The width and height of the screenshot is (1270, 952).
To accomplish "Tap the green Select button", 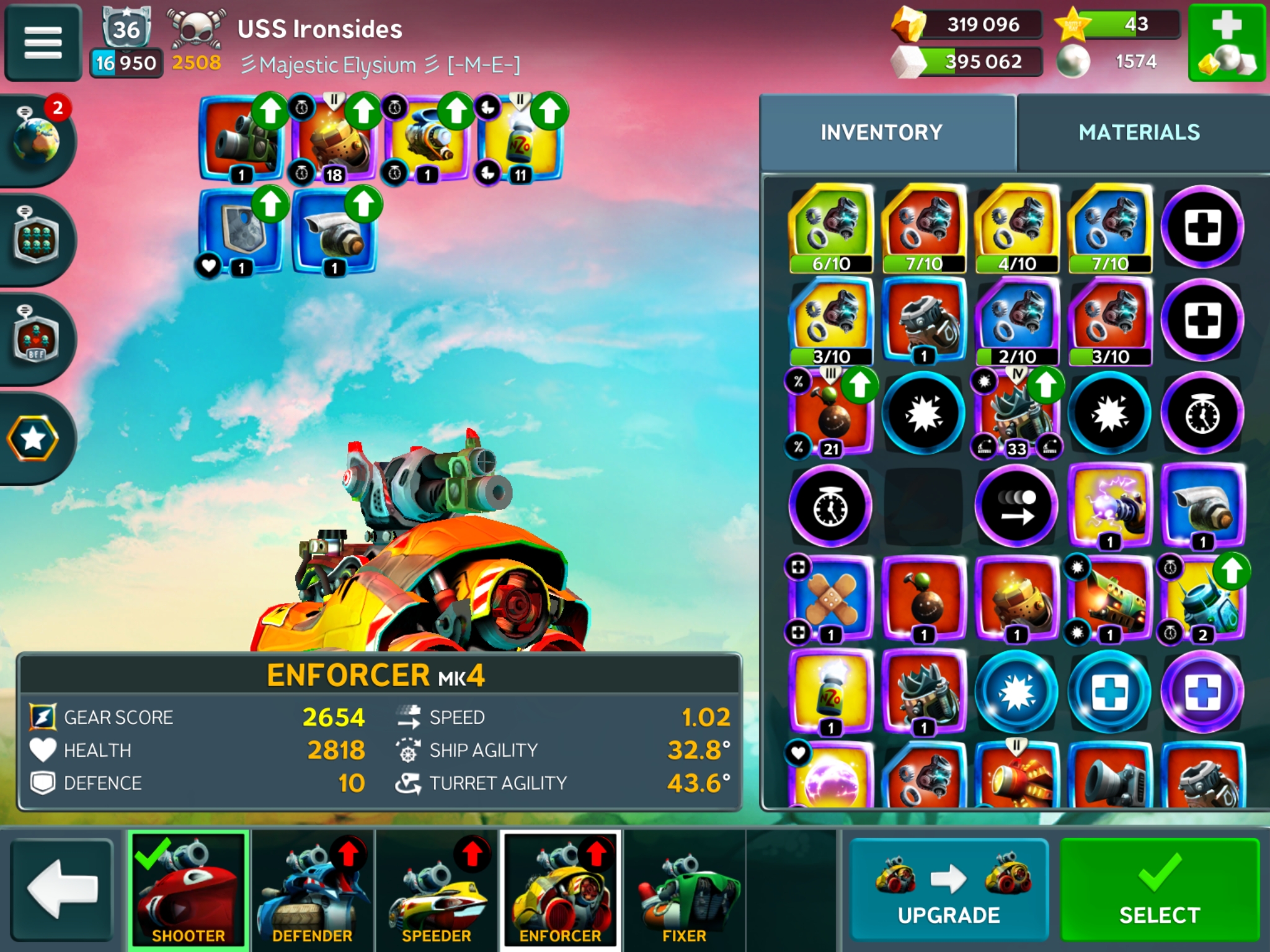I will coord(1158,890).
